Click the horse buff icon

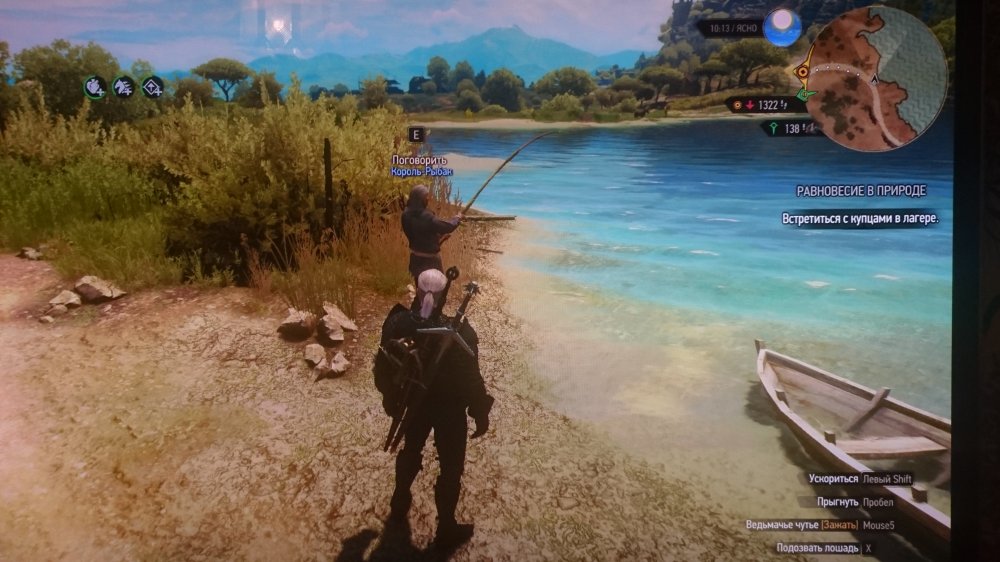click(124, 87)
